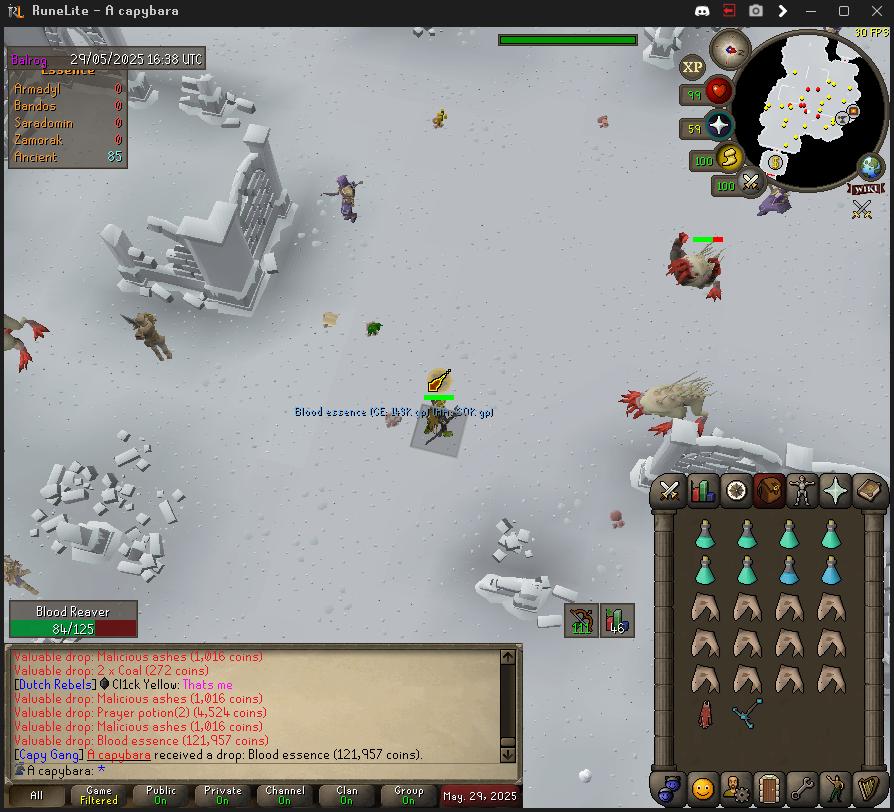Open the Spellbook tab
The height and width of the screenshot is (812, 894).
click(868, 491)
